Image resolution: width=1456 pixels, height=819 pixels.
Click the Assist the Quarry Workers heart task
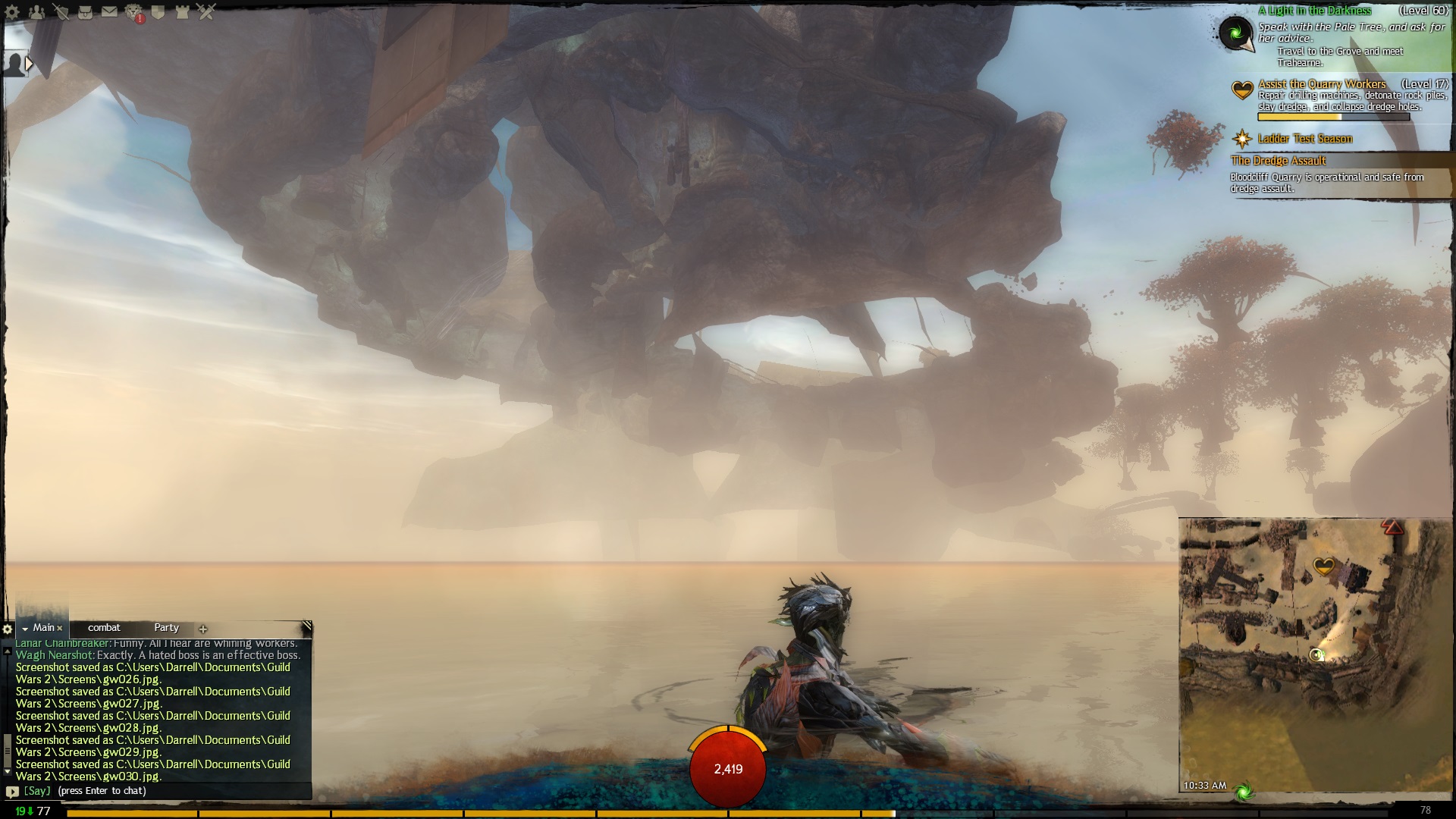coord(1321,84)
